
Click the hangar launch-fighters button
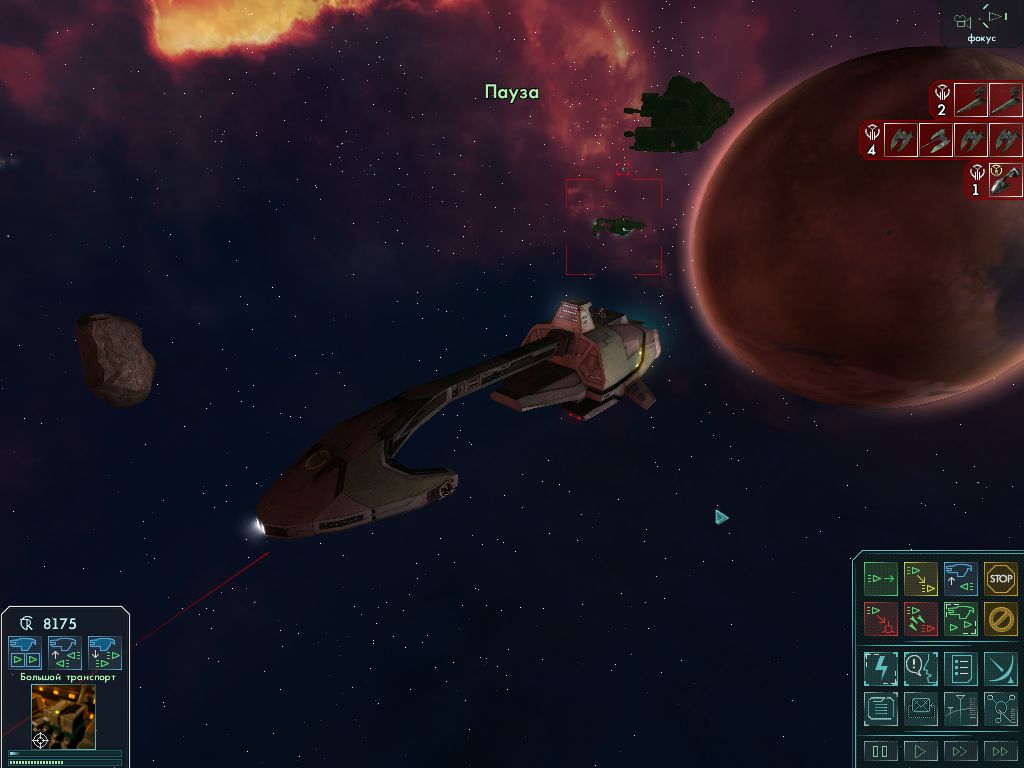[x=26, y=653]
